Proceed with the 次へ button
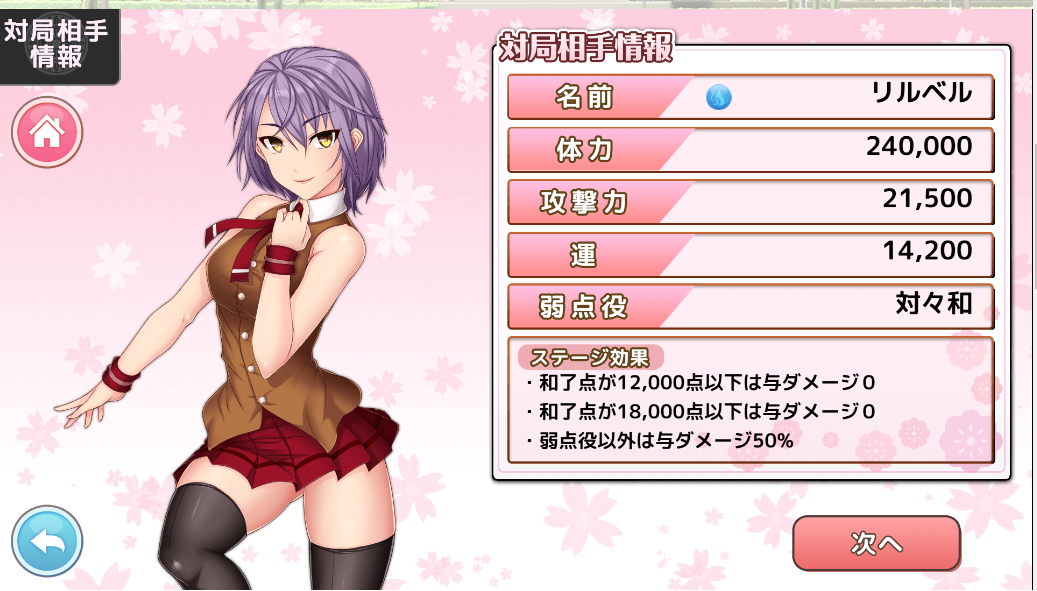The image size is (1037, 591). pyautogui.click(x=876, y=543)
